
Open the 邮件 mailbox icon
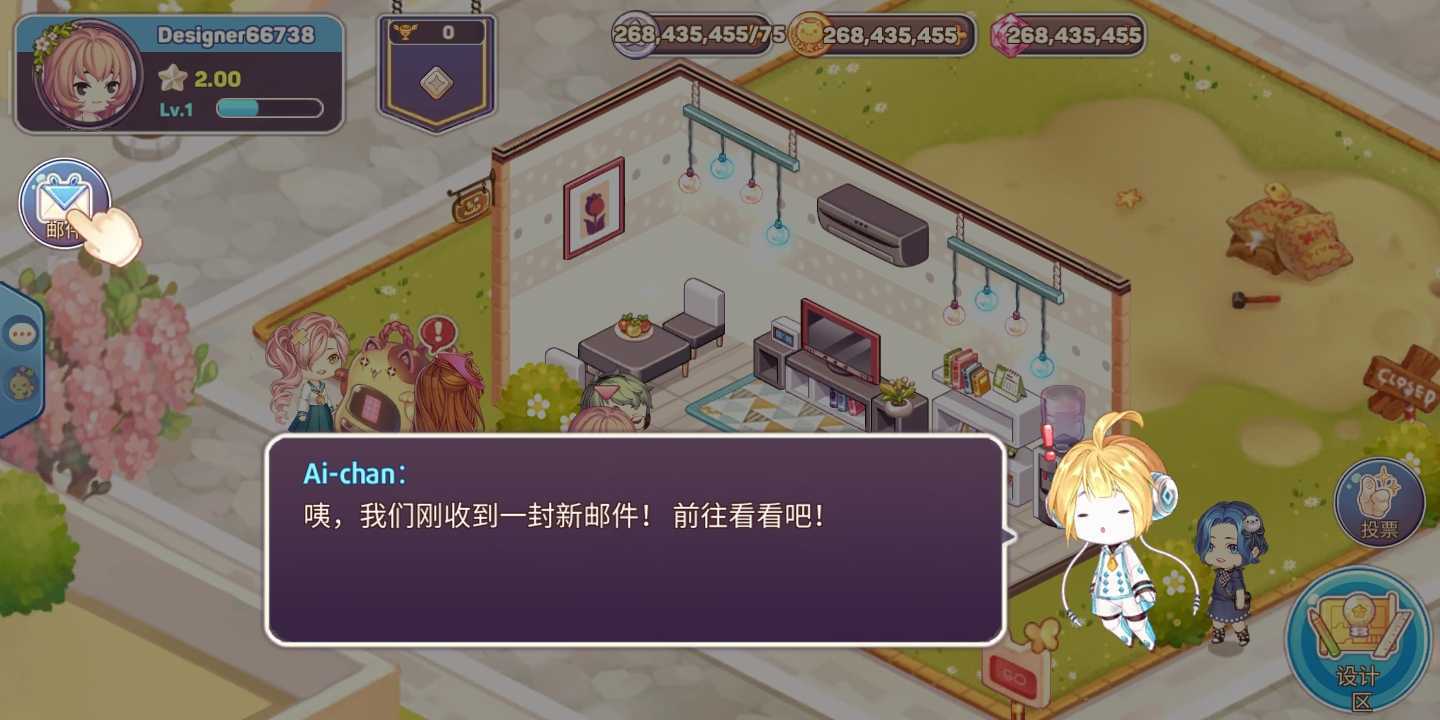tap(65, 203)
